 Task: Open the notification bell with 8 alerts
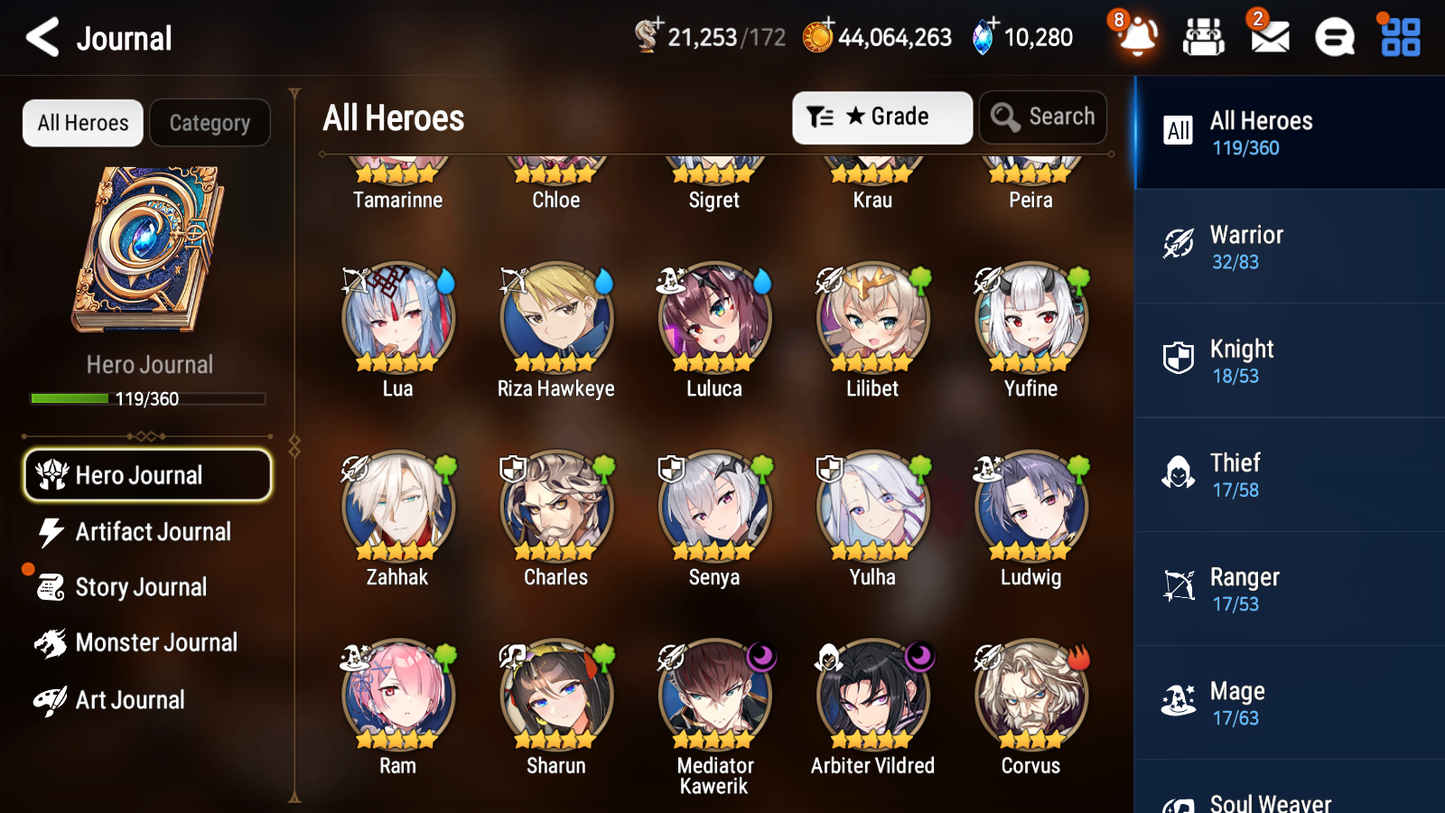click(1137, 37)
